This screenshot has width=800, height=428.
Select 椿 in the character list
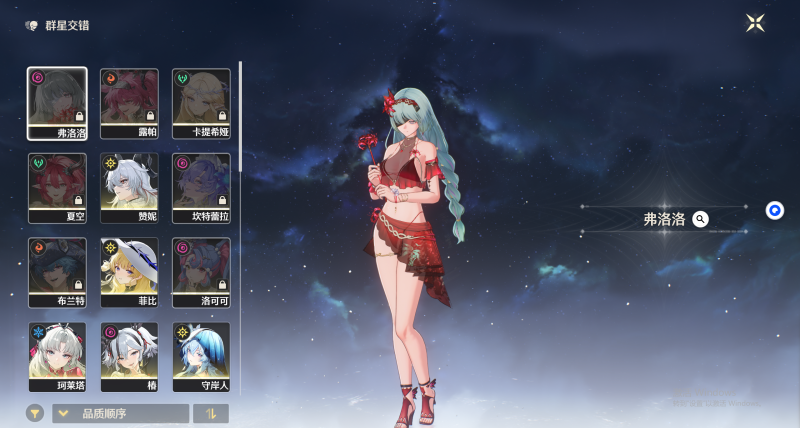click(129, 356)
